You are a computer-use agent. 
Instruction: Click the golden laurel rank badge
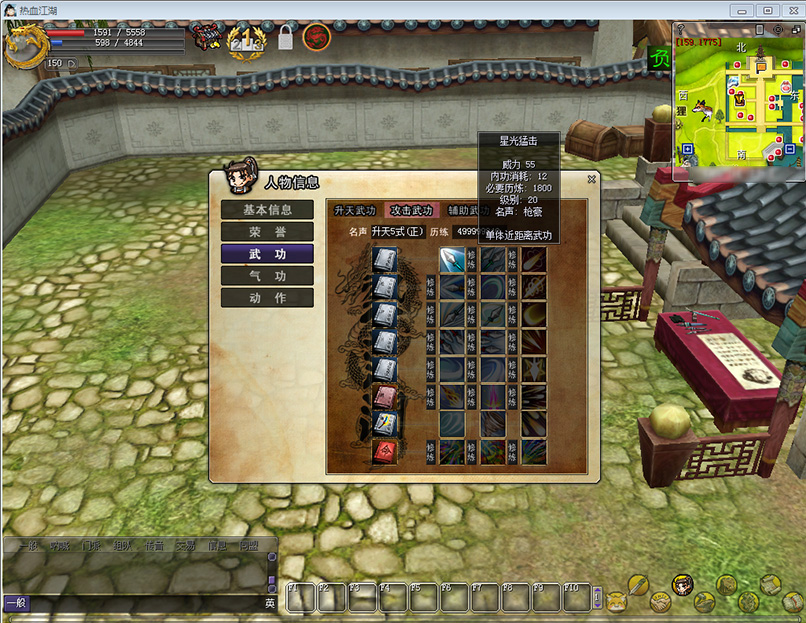(246, 41)
